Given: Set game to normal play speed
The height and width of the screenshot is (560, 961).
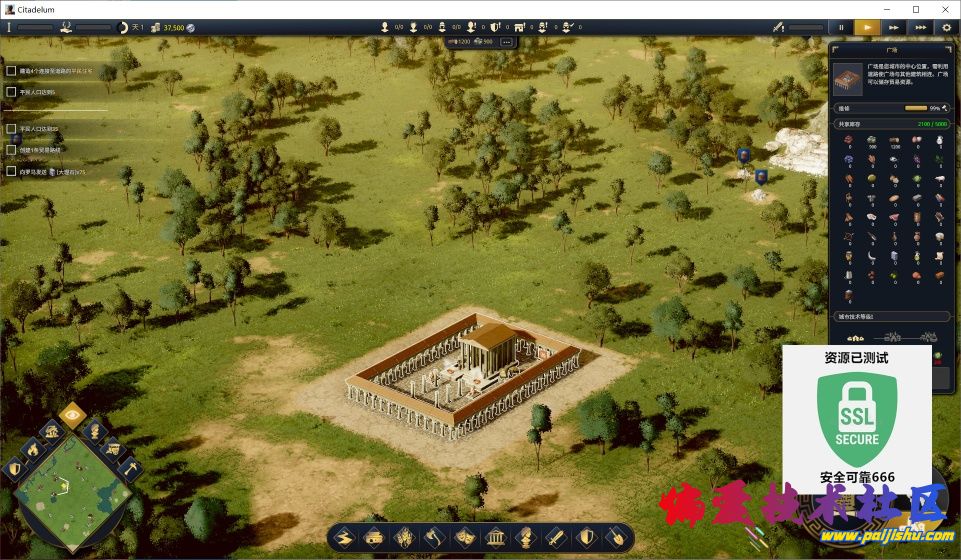Looking at the screenshot, I should point(867,28).
